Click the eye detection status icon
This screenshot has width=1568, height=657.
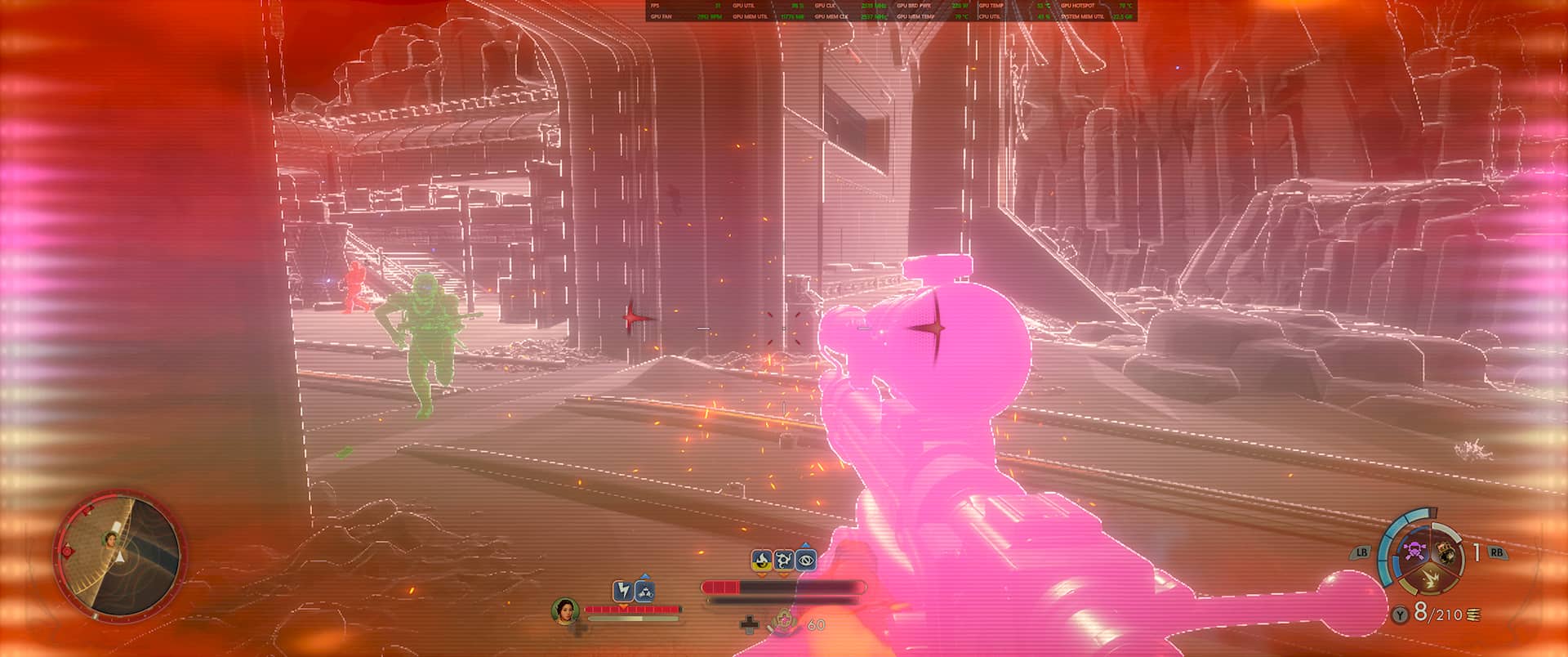[806, 560]
